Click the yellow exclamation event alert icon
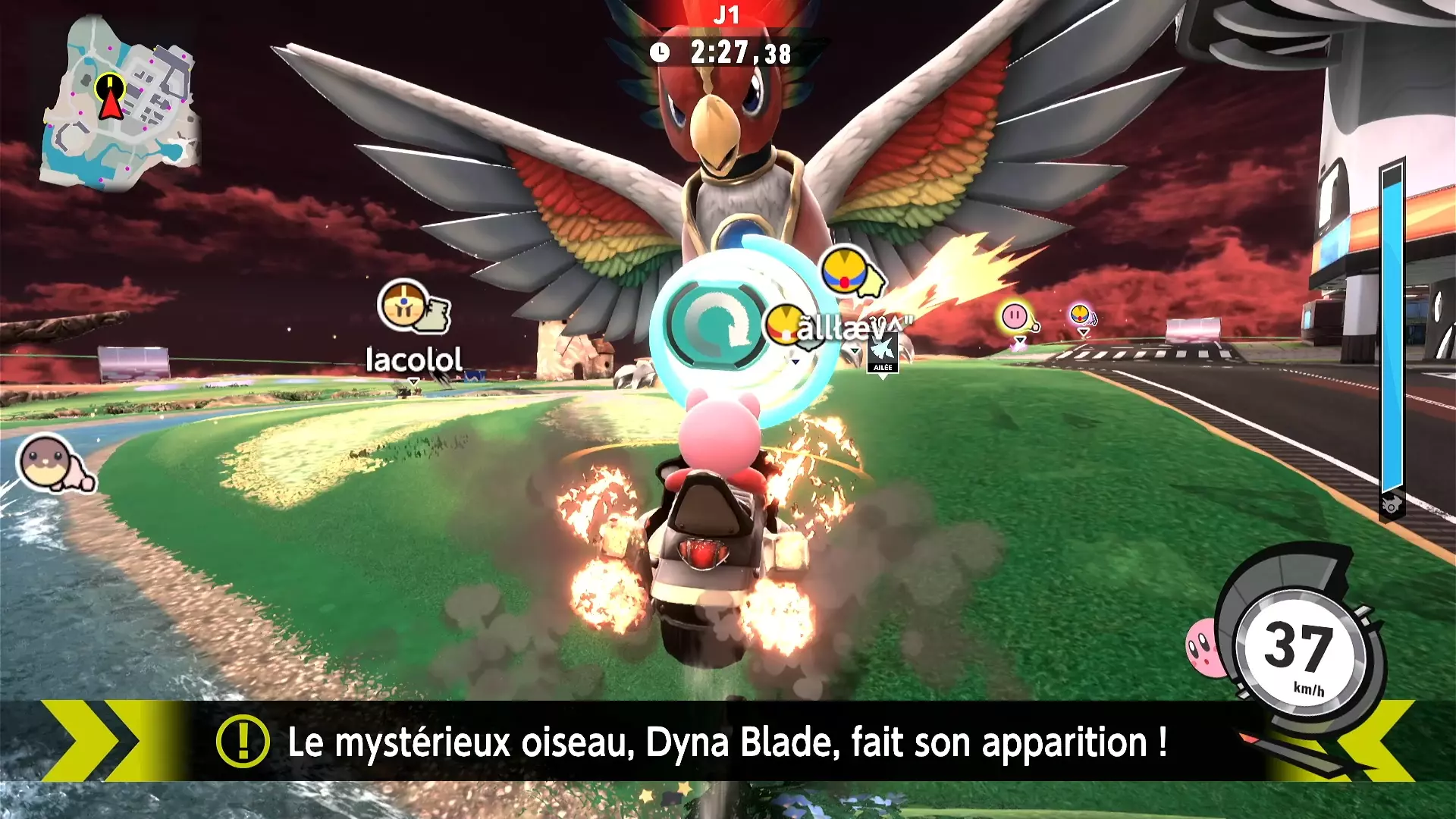The height and width of the screenshot is (819, 1456). [243, 741]
